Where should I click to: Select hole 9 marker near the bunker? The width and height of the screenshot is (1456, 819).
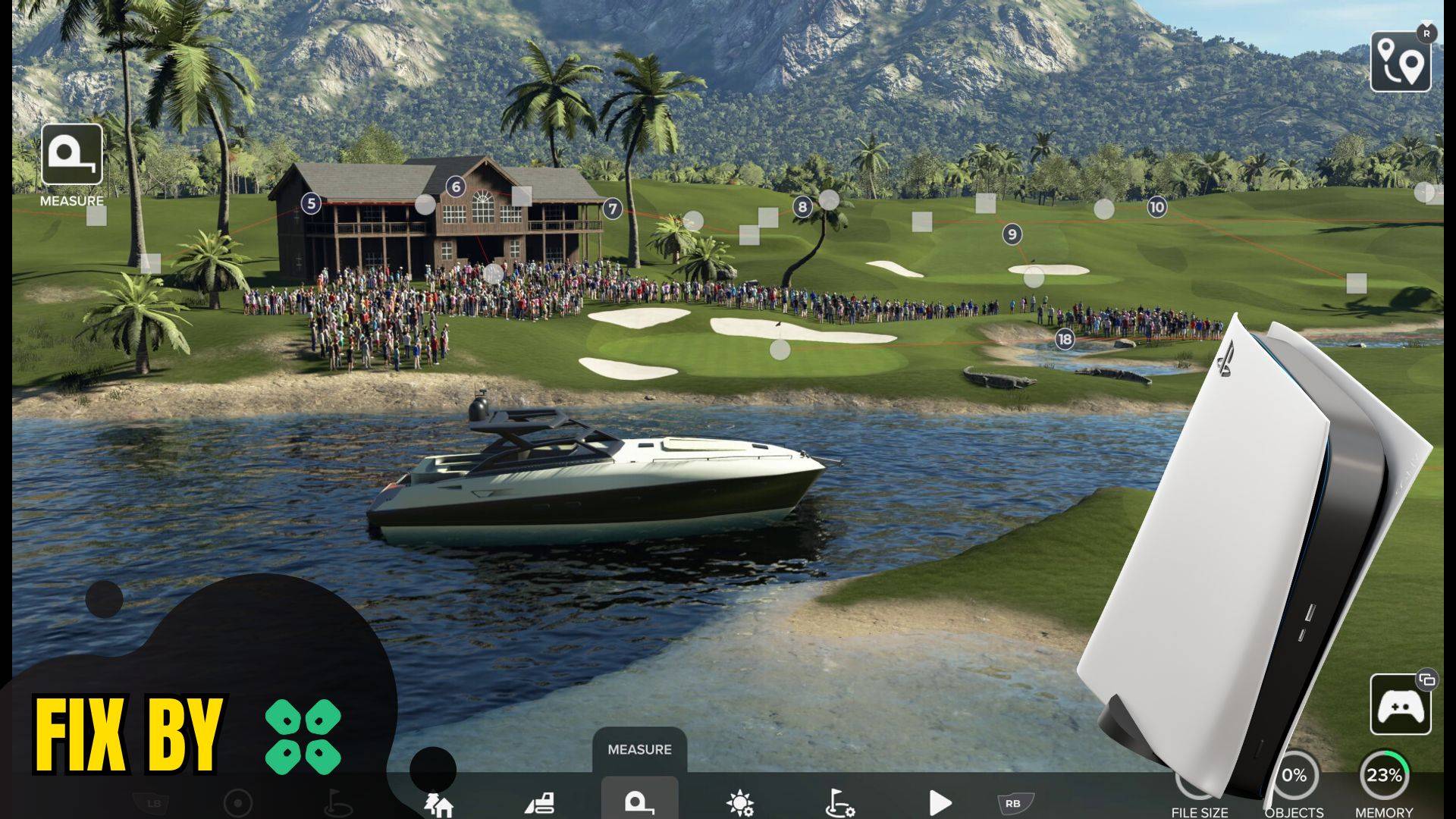click(1012, 234)
